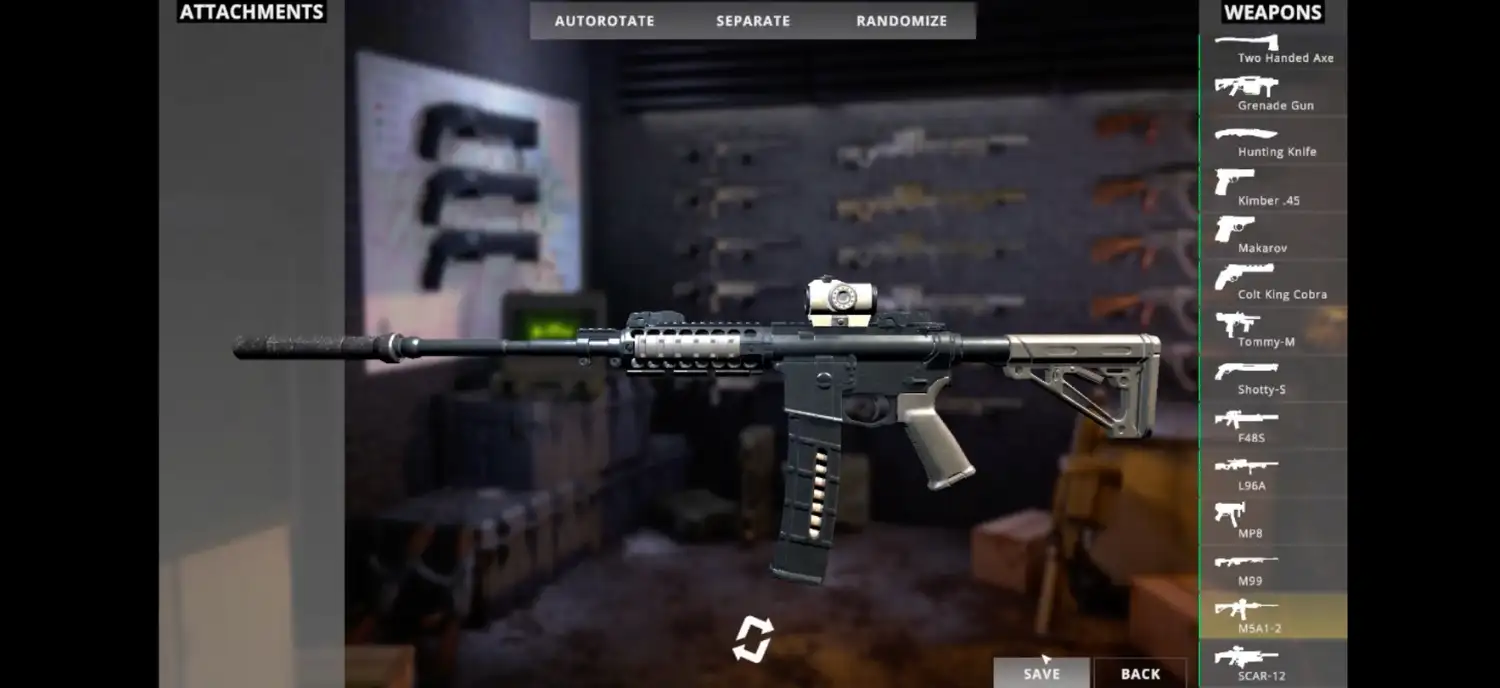Screen dimensions: 1500x688
Task: Pick the Hunting Knife
Action: point(1273,141)
